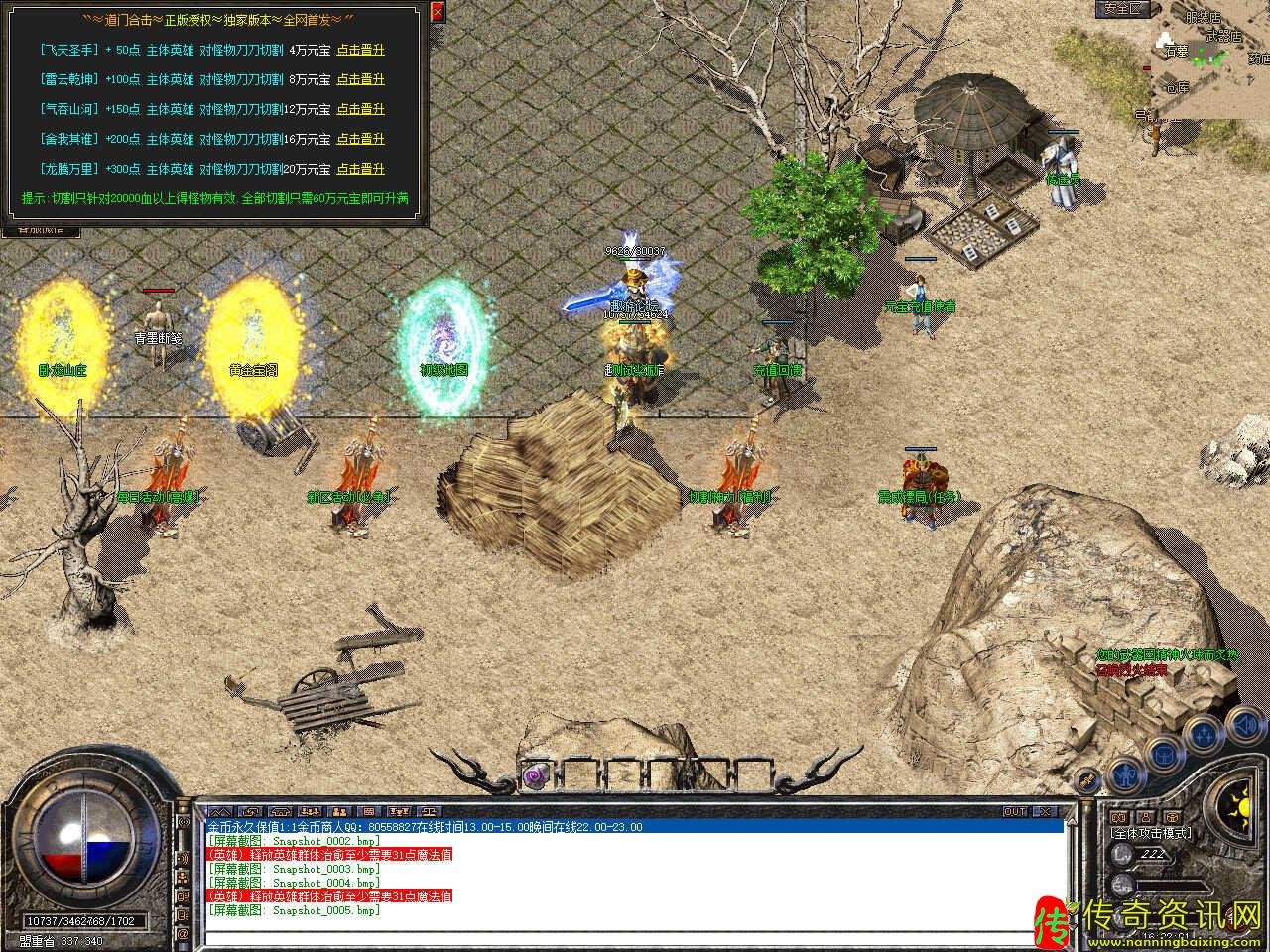Toggle sound with the speaker button
This screenshot has height=952, width=1270.
[x=1244, y=723]
